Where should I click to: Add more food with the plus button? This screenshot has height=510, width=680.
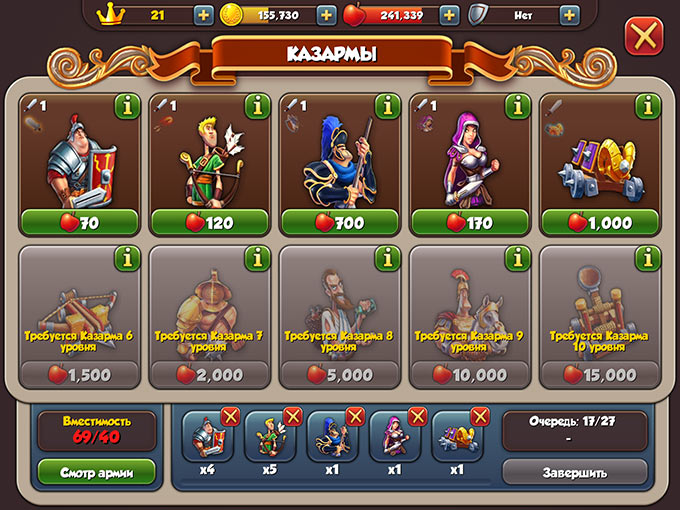[x=449, y=15]
